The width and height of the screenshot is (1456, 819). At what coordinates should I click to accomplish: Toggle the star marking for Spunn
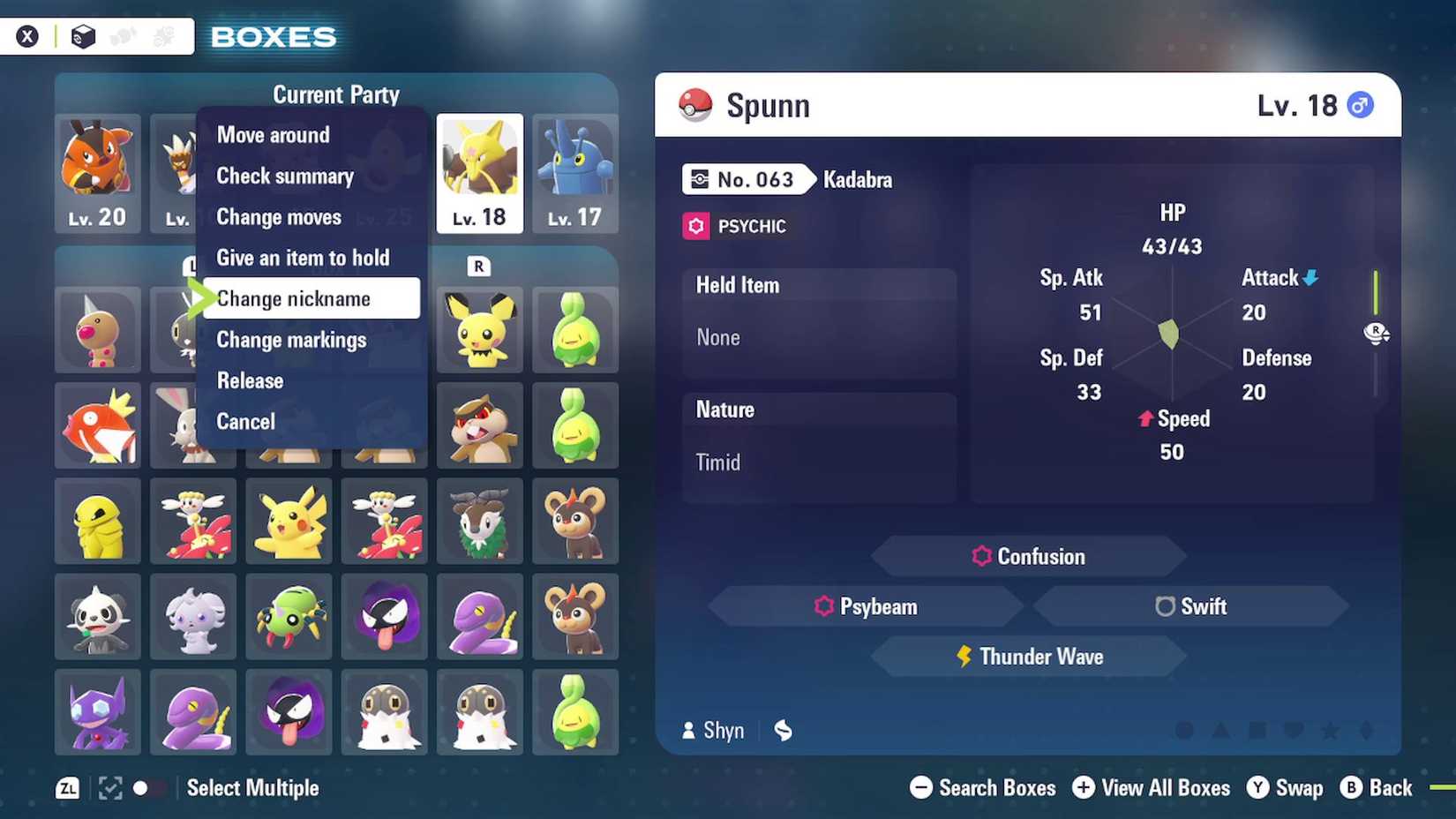click(x=1329, y=730)
